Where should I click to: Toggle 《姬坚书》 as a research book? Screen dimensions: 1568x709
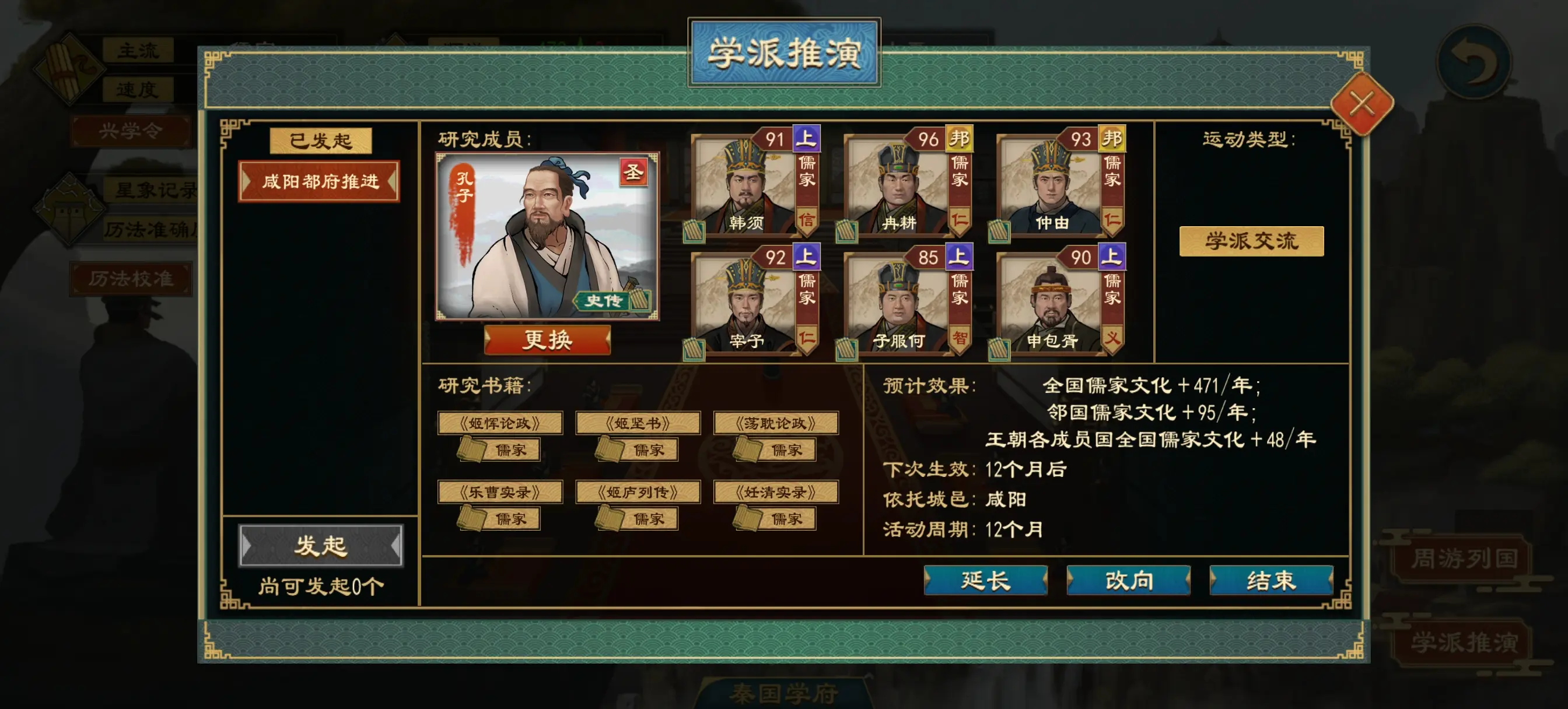(x=639, y=423)
